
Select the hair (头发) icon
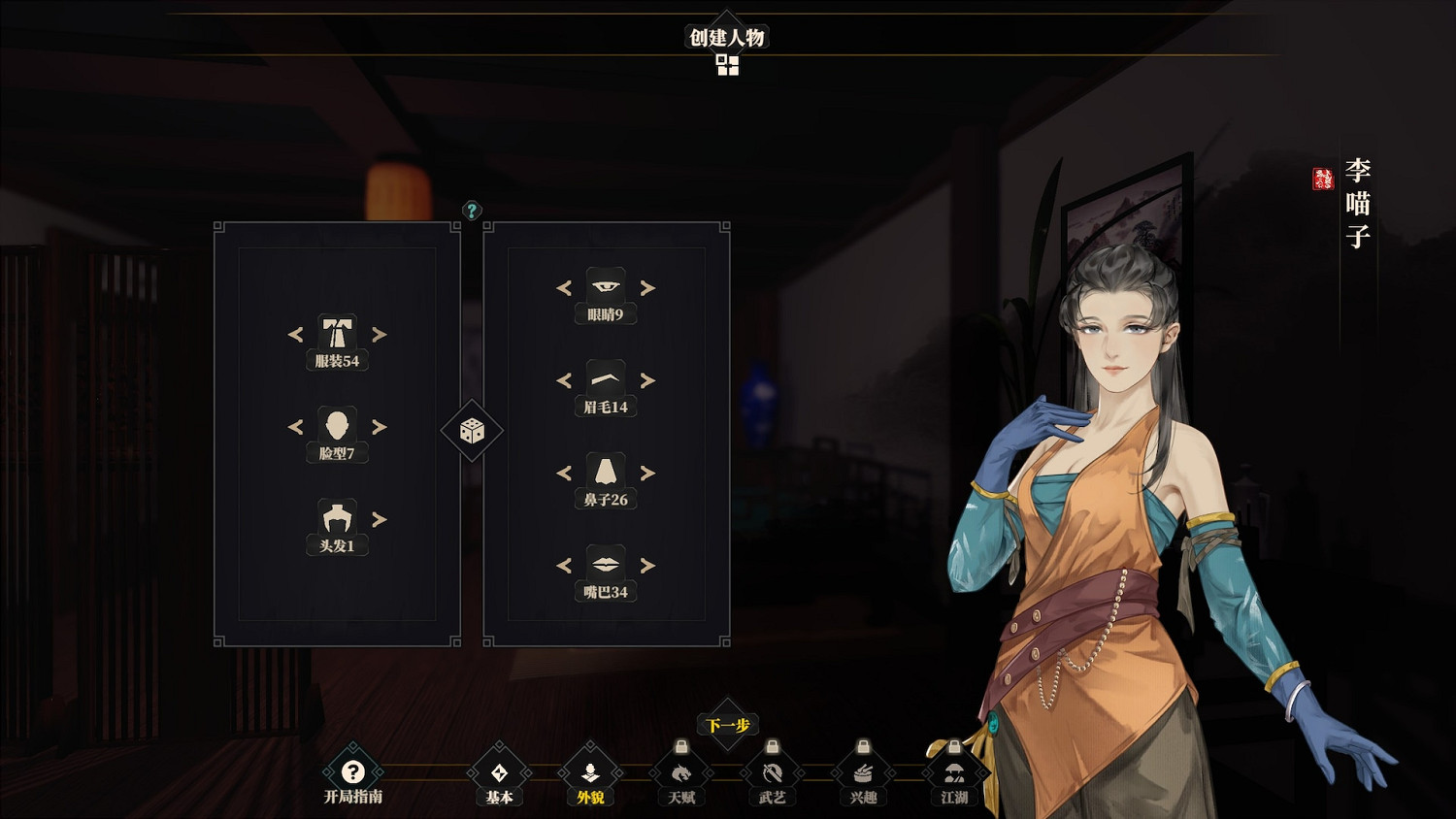click(x=336, y=521)
